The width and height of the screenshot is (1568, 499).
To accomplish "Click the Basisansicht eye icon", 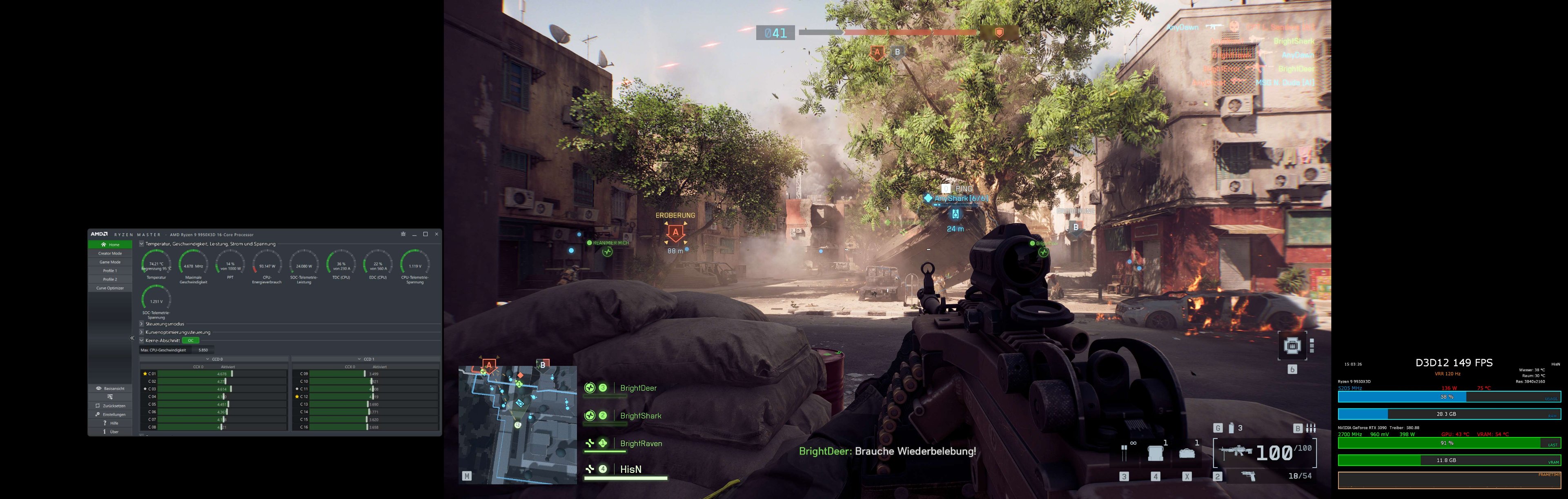I will click(x=99, y=388).
